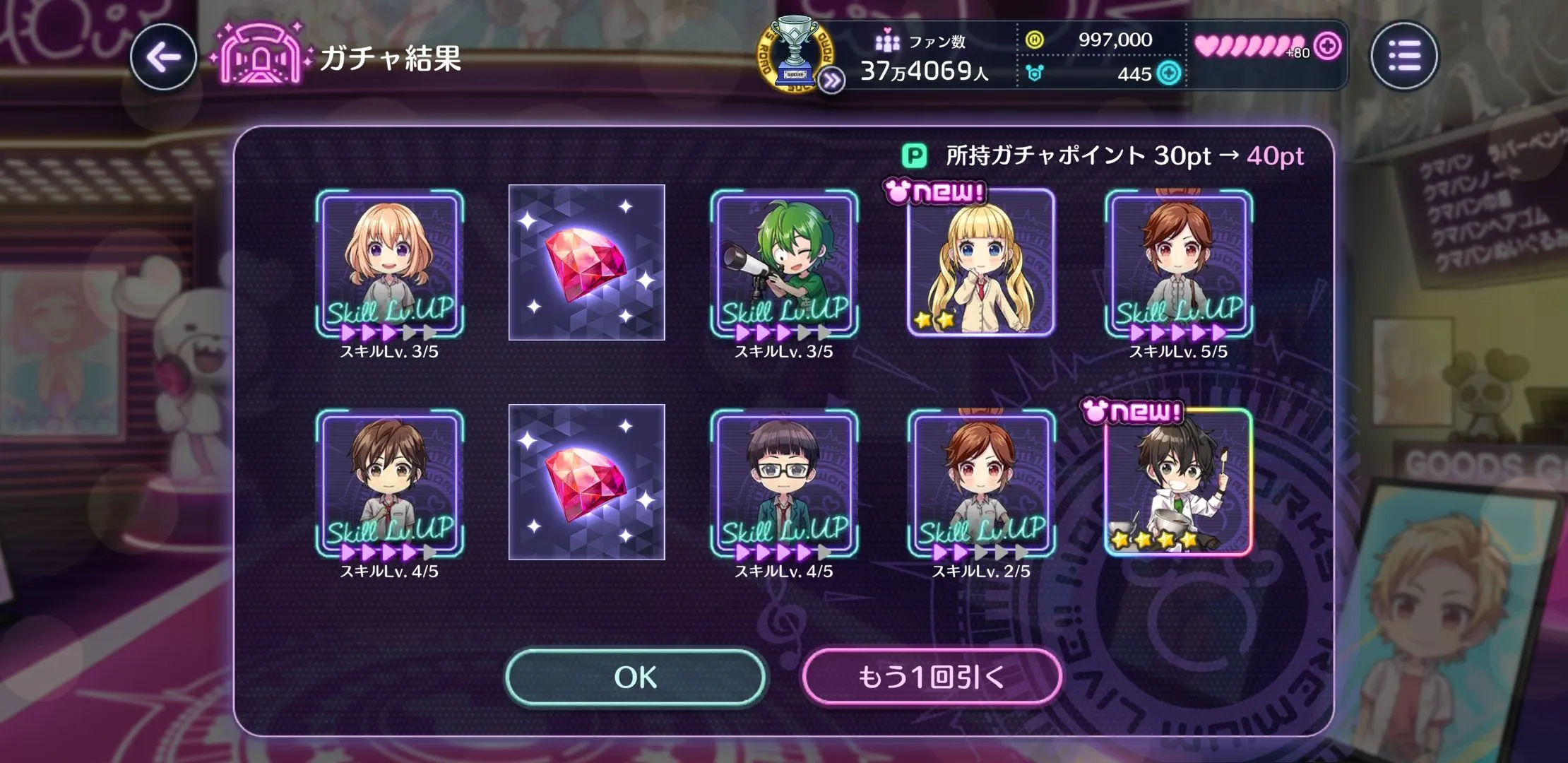Expand the trophy rank arrow button
The width and height of the screenshot is (1568, 763).
(832, 81)
